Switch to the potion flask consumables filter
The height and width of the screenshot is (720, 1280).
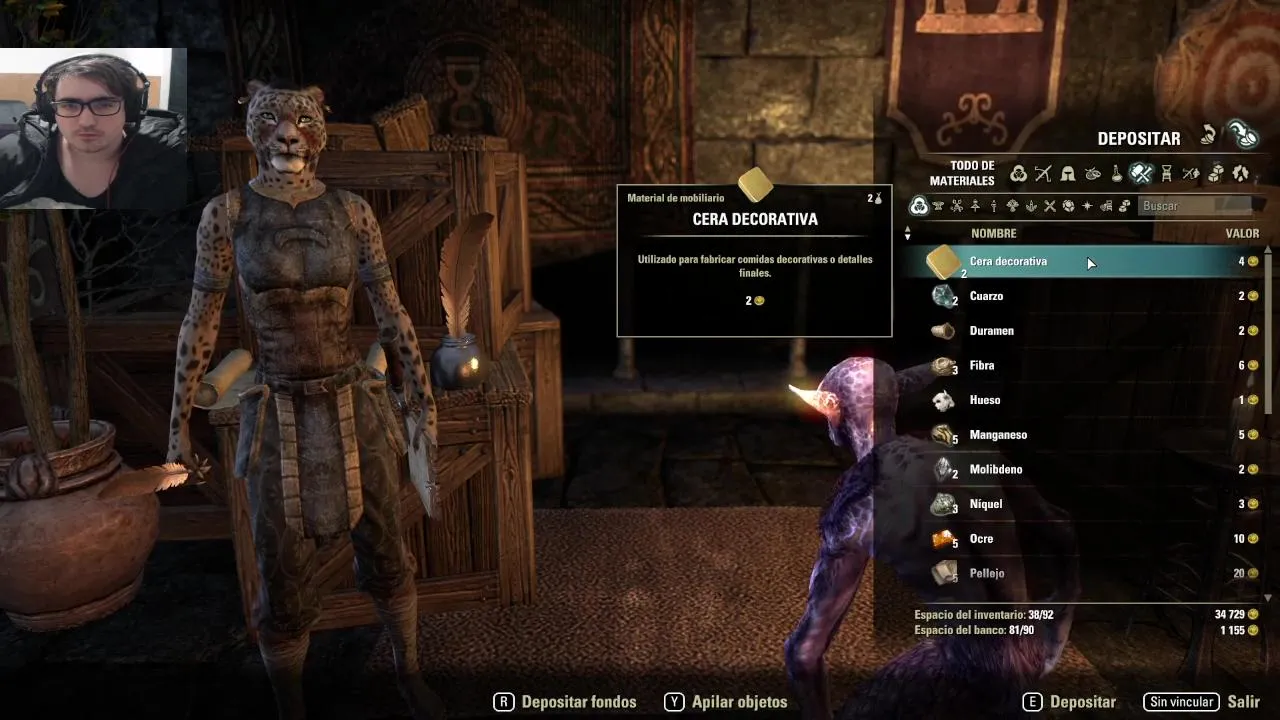[1117, 174]
